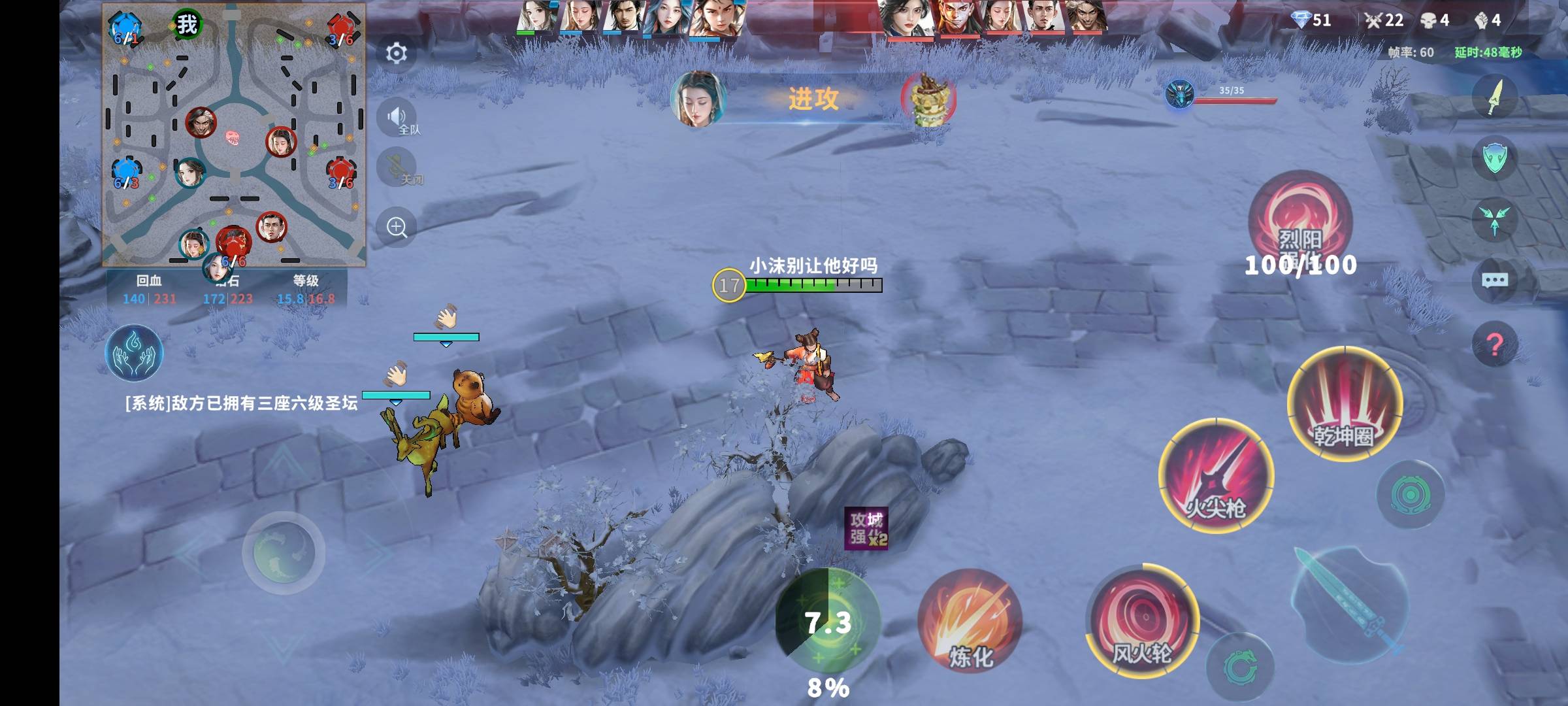
Task: Click the 攻城强化 buff icon
Action: click(866, 528)
